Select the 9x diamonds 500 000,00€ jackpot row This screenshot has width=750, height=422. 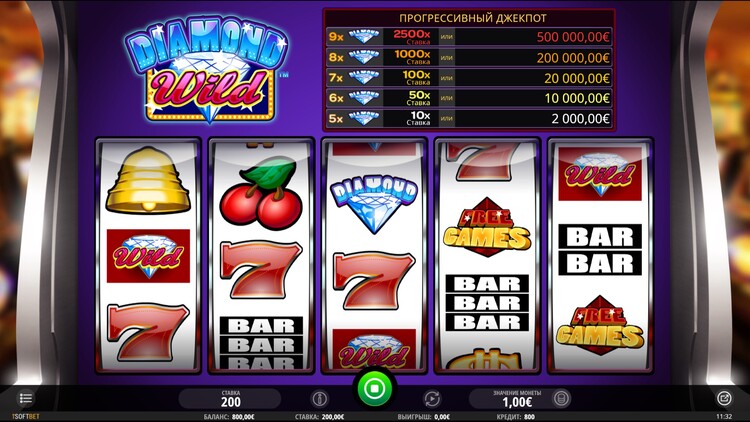tap(469, 36)
